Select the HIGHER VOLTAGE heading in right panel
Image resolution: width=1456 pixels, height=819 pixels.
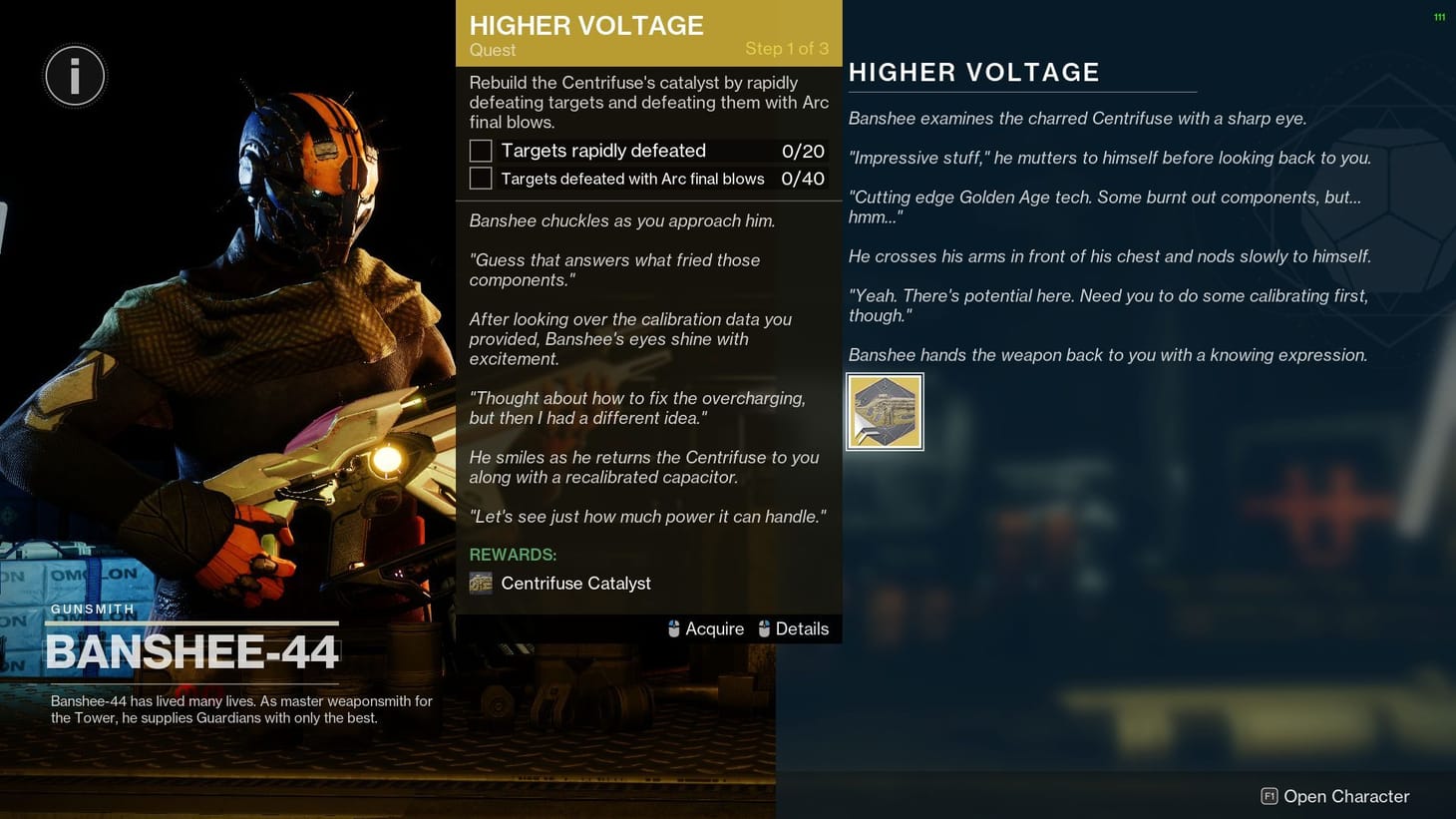(x=974, y=72)
